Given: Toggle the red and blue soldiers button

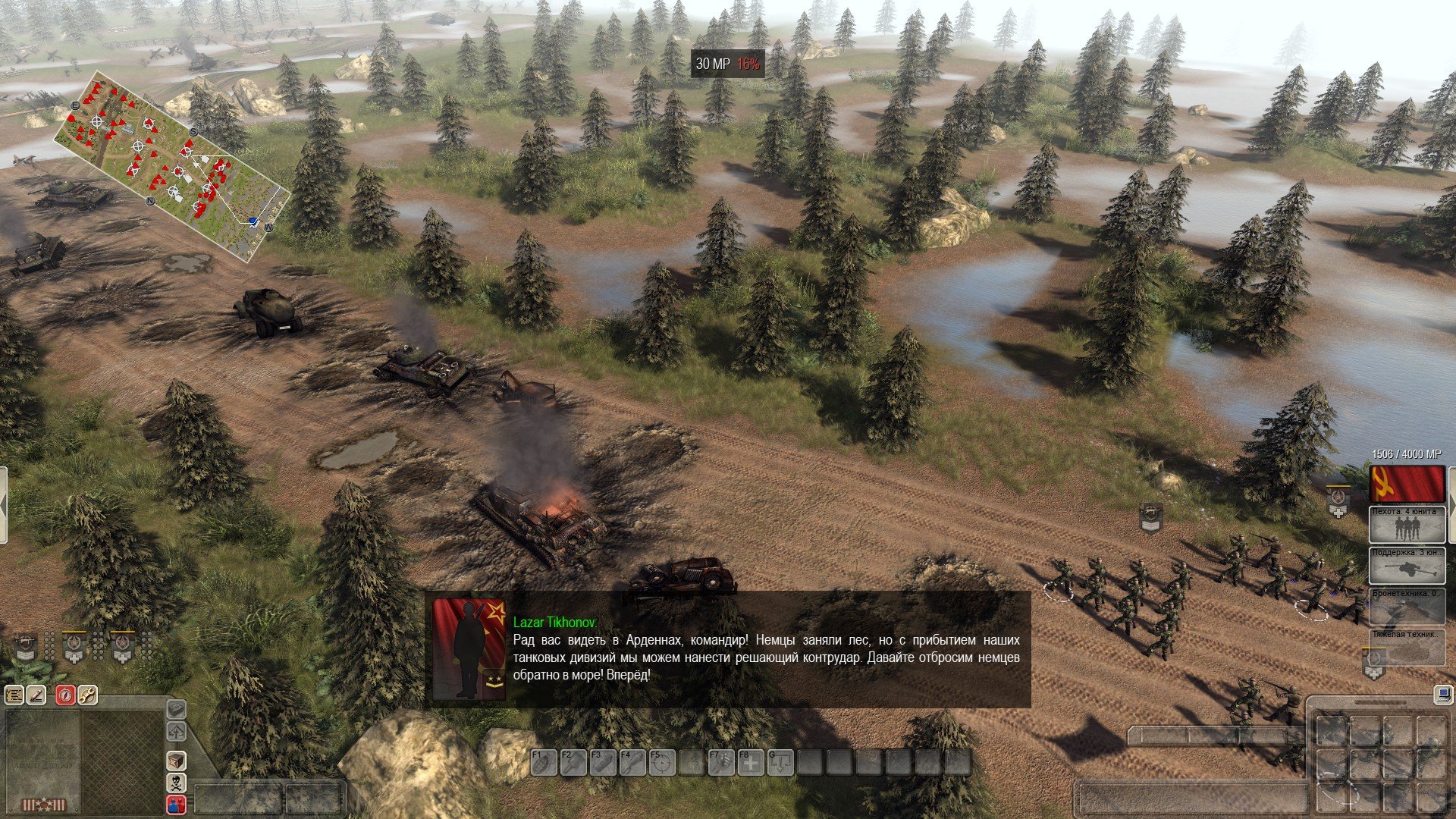Looking at the screenshot, I should coord(176,805).
